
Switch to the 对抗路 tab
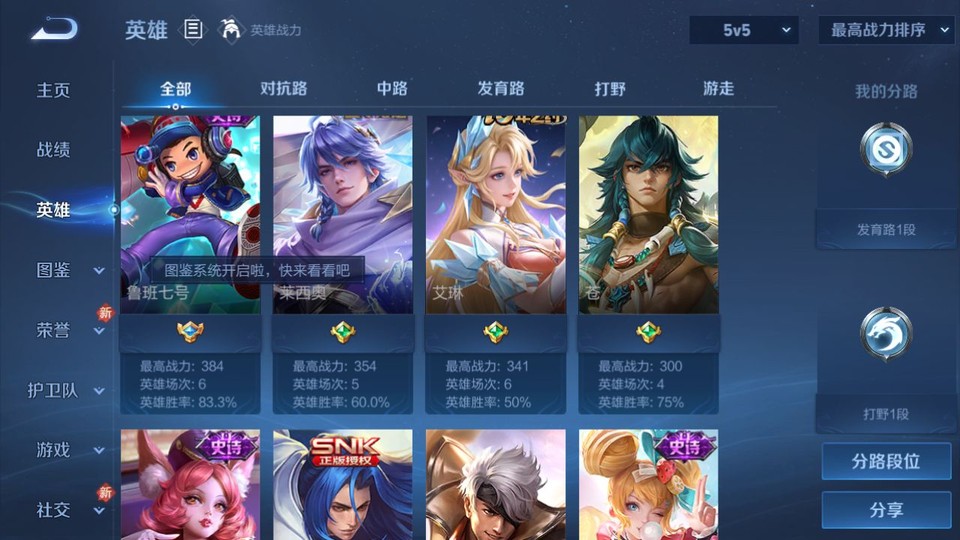pyautogui.click(x=283, y=89)
